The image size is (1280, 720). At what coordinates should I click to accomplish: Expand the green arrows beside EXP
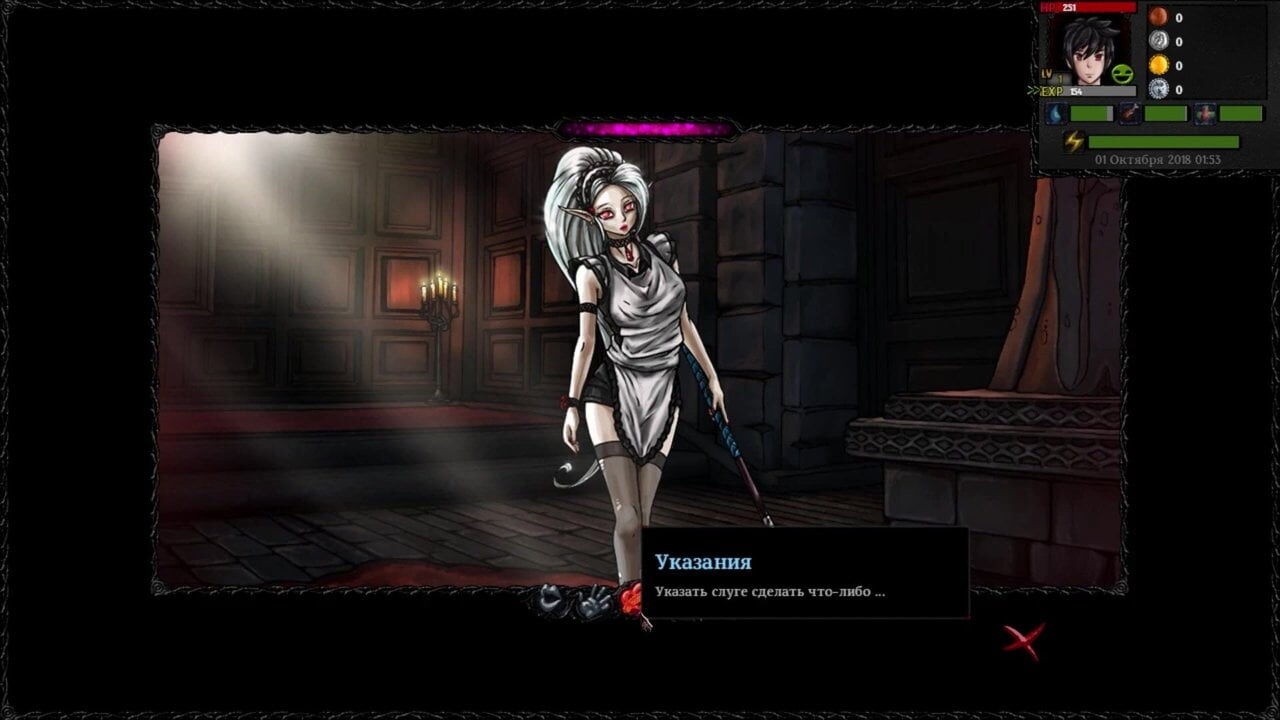pyautogui.click(x=1033, y=91)
